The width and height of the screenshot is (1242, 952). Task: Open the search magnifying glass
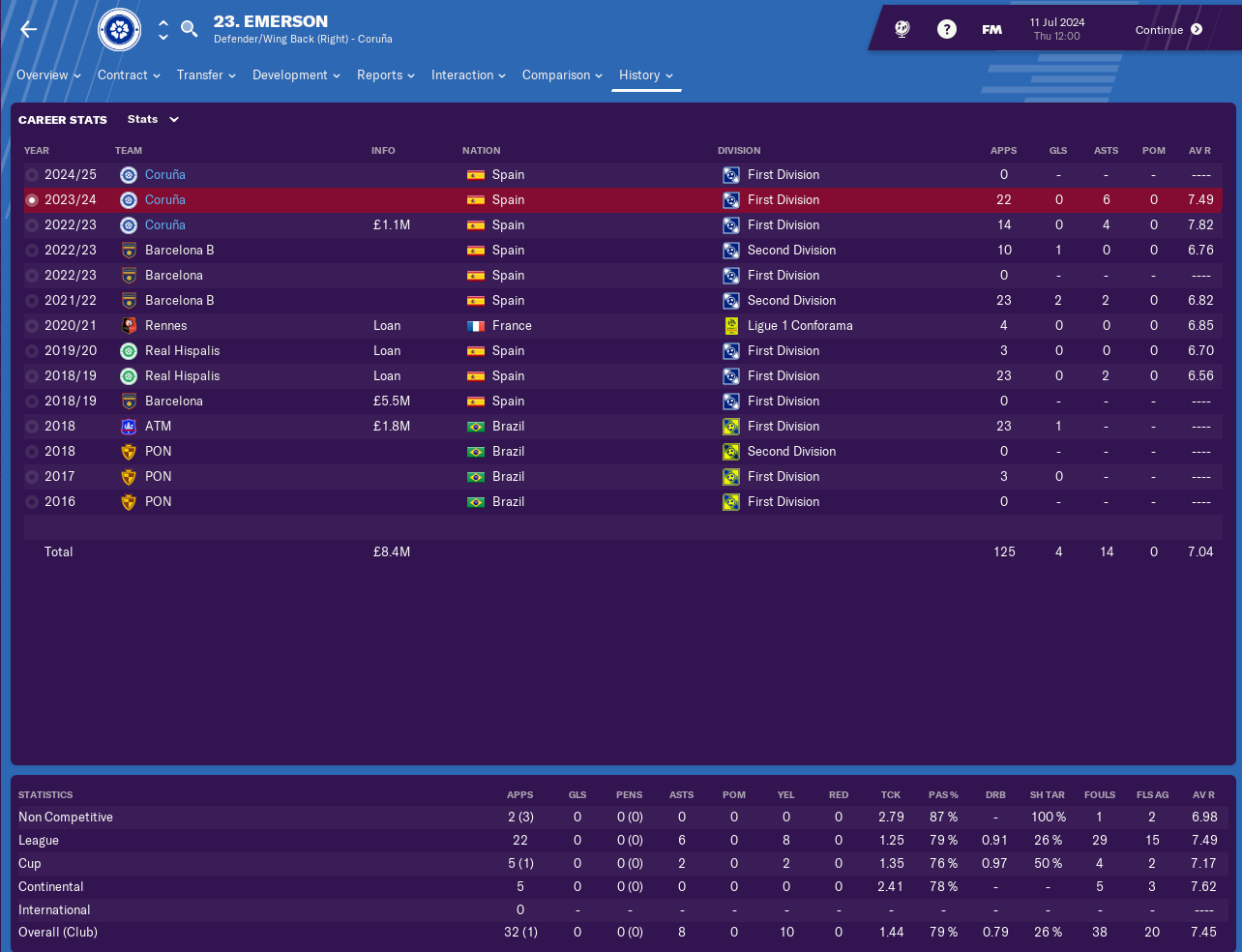pyautogui.click(x=190, y=29)
